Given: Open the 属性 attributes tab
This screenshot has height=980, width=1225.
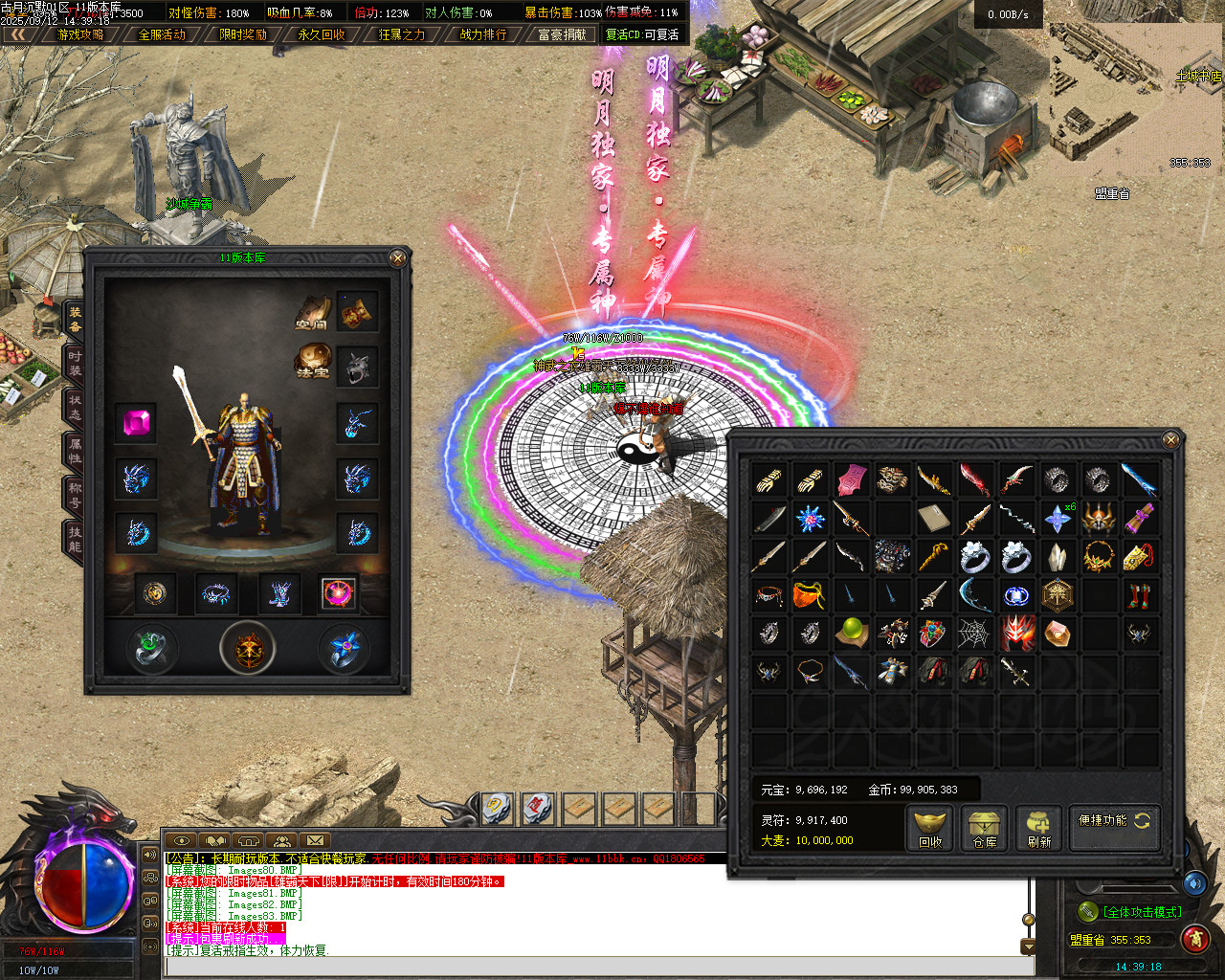Looking at the screenshot, I should (x=75, y=451).
